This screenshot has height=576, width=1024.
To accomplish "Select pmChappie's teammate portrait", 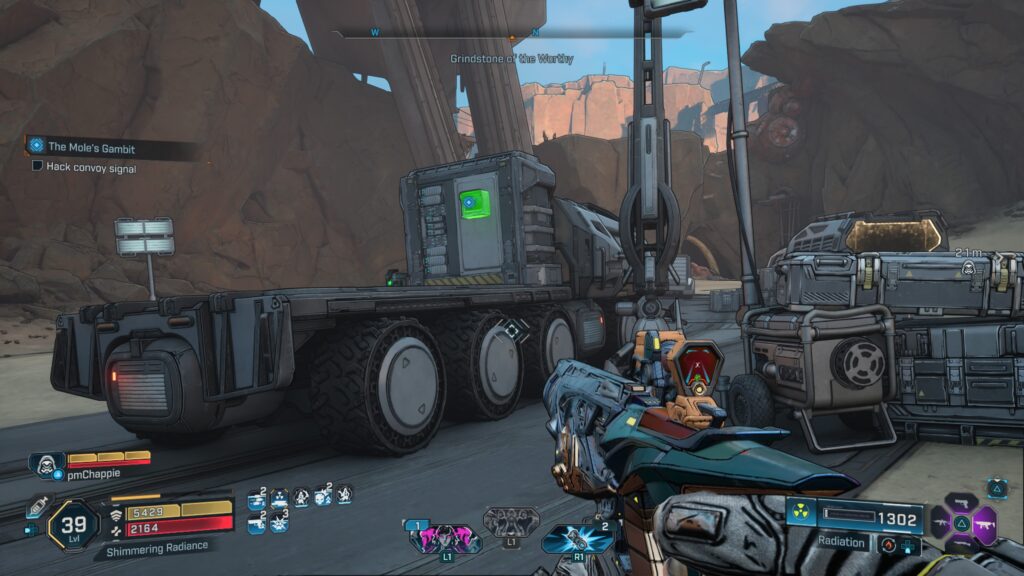I will 46,463.
